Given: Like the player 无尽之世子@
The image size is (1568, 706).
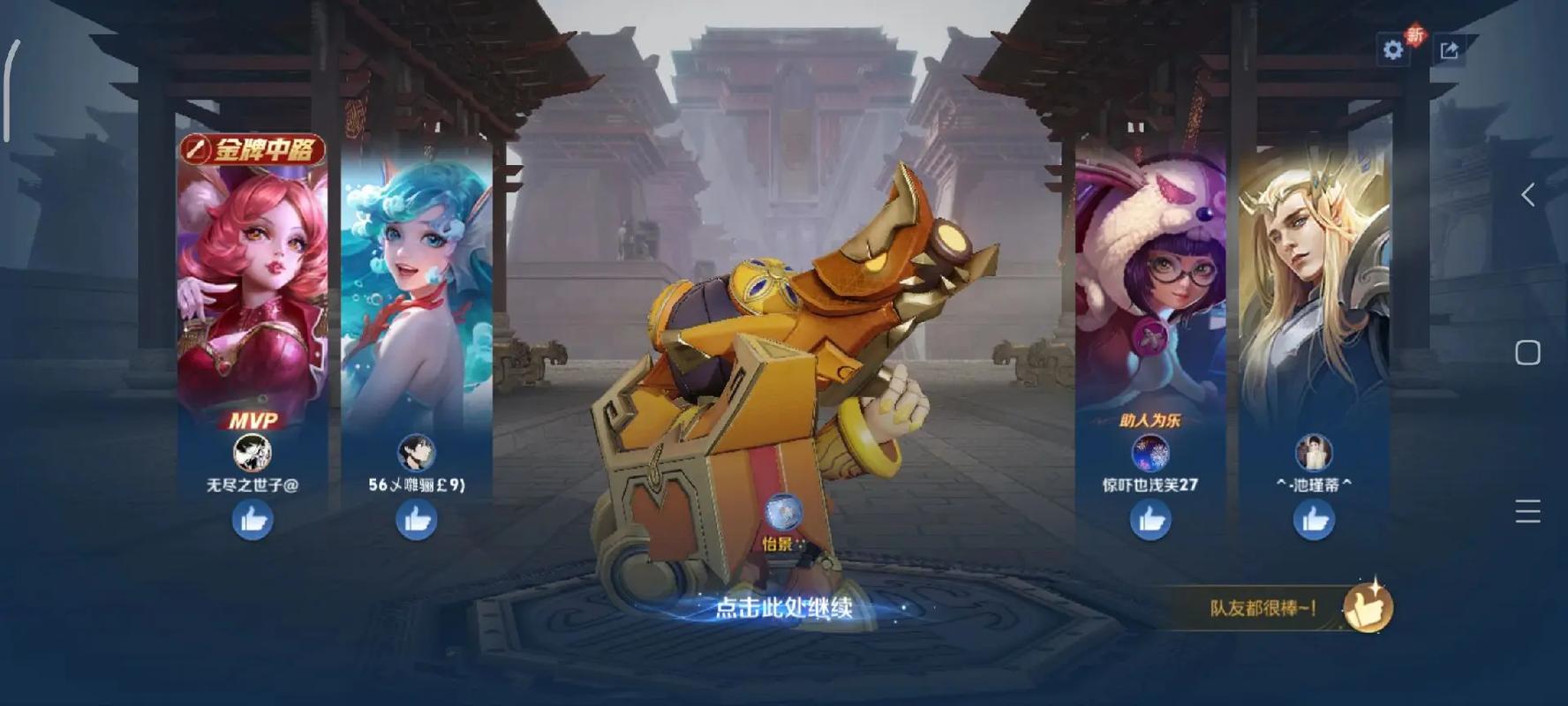Looking at the screenshot, I should (253, 520).
